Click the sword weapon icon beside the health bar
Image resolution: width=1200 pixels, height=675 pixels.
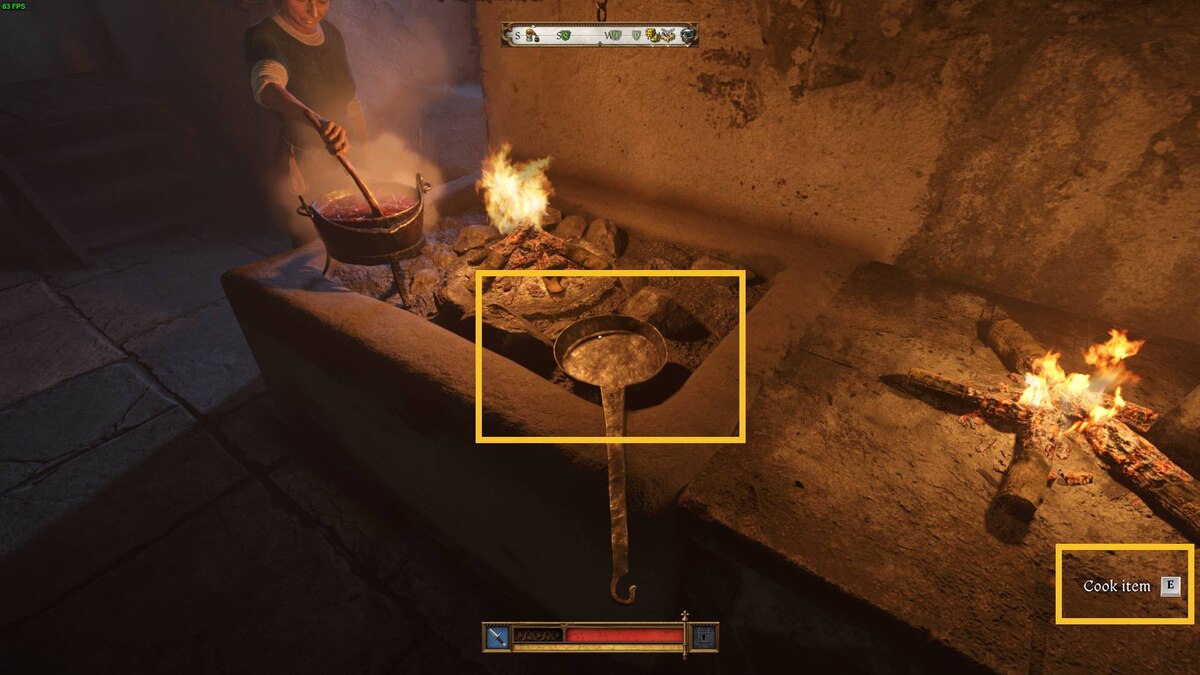[497, 636]
